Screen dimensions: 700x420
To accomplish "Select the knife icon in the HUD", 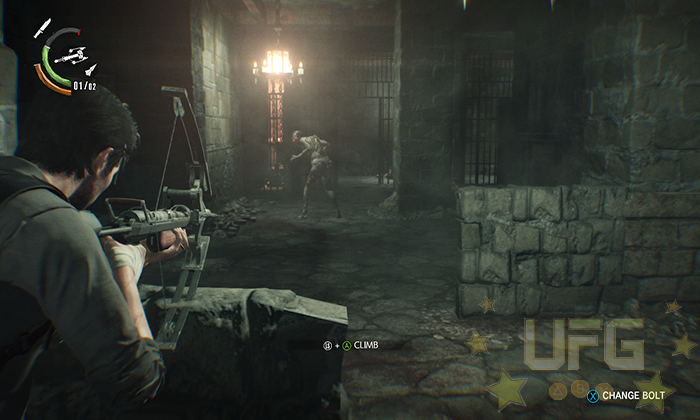I will tap(43, 27).
